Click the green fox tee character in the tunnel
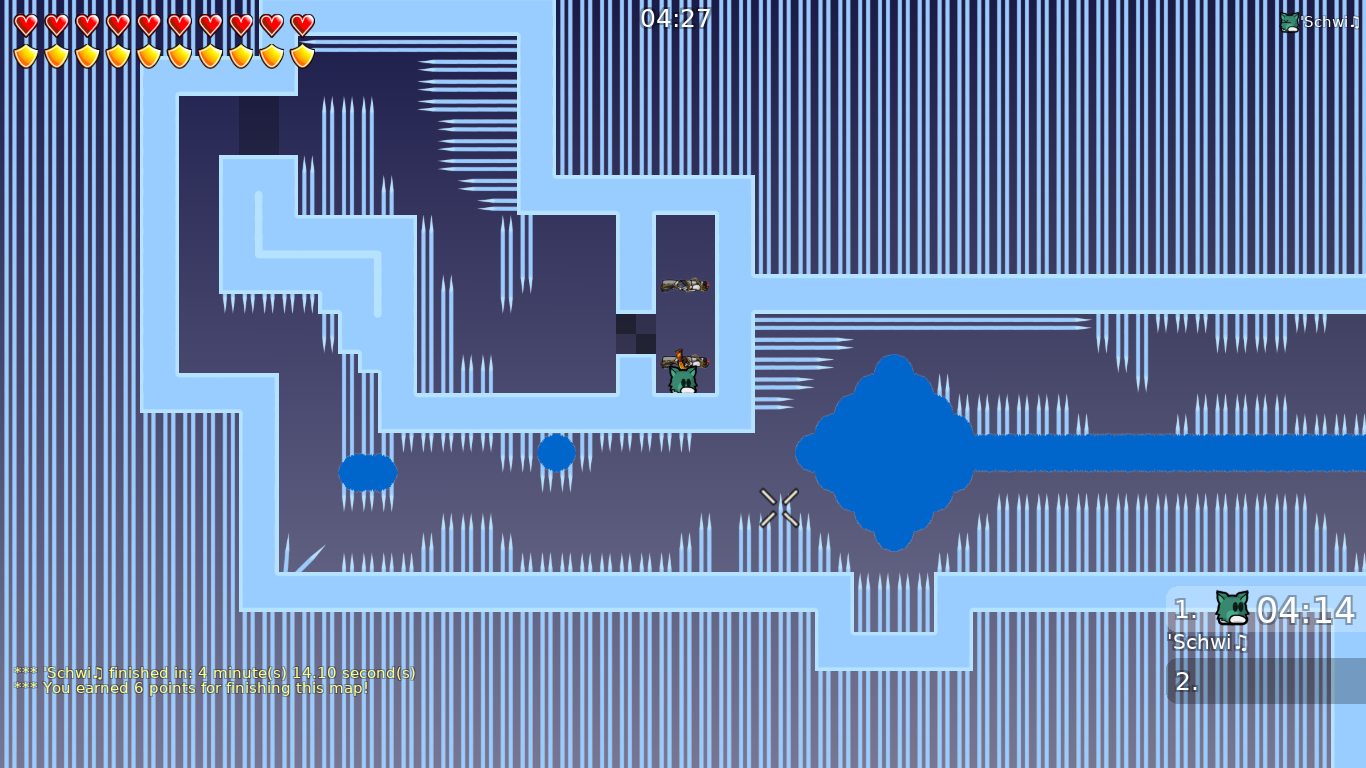The image size is (1366, 768). (684, 380)
